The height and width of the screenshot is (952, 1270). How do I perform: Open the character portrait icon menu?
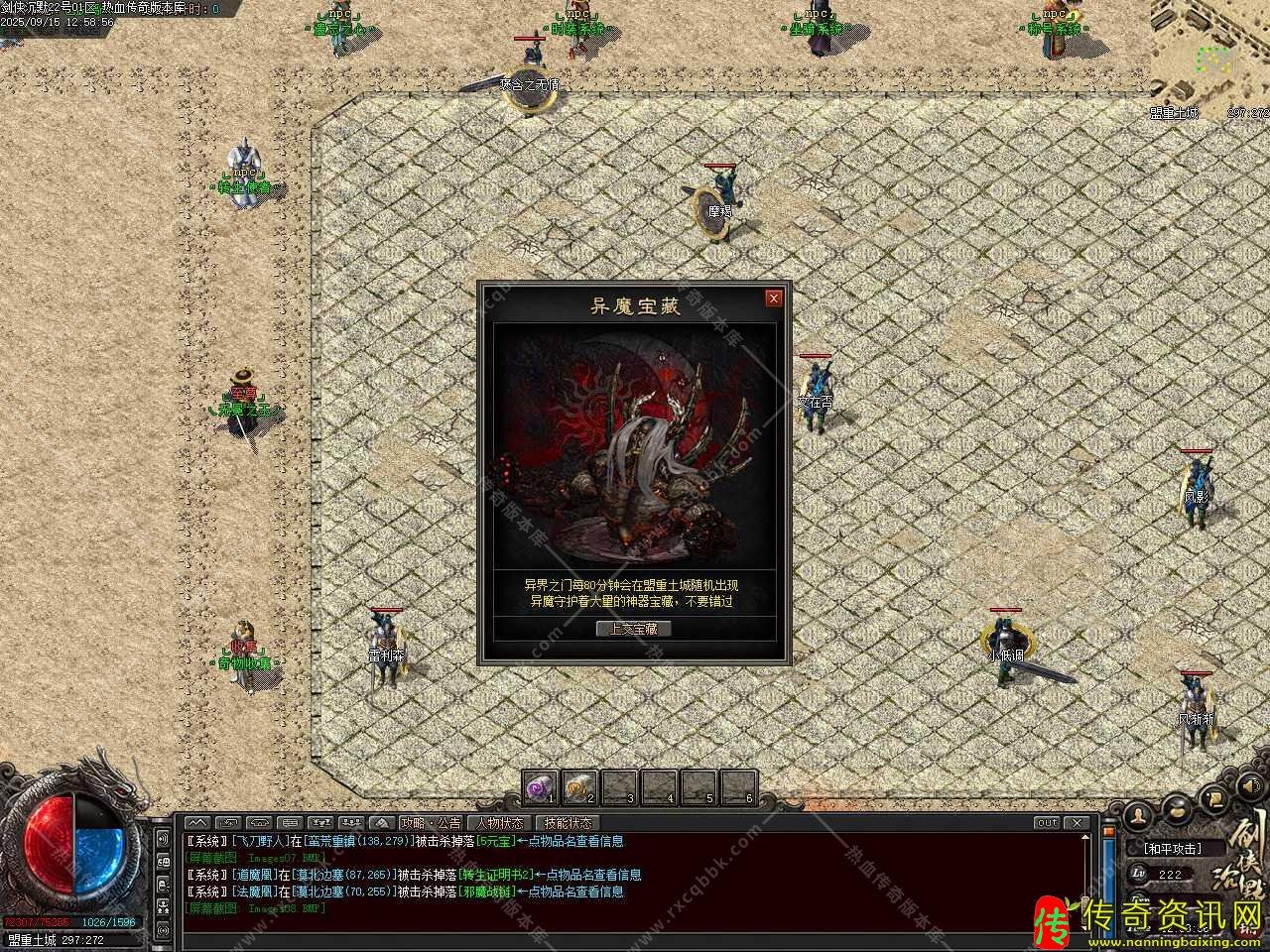coord(1140,813)
